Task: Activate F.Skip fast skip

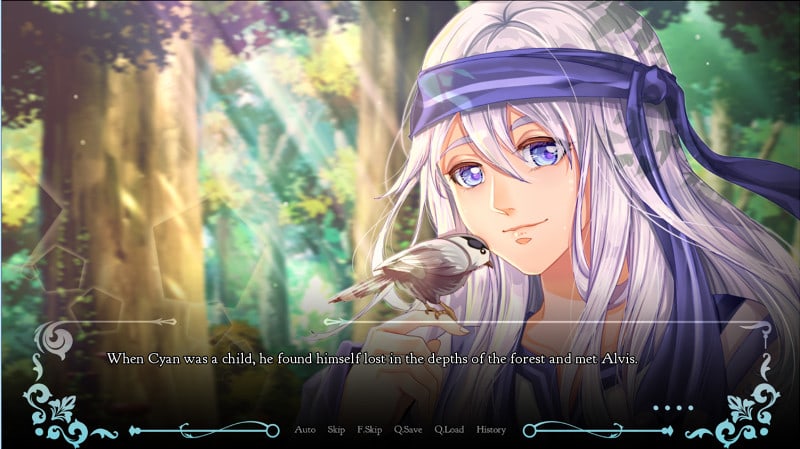Action: pyautogui.click(x=370, y=430)
